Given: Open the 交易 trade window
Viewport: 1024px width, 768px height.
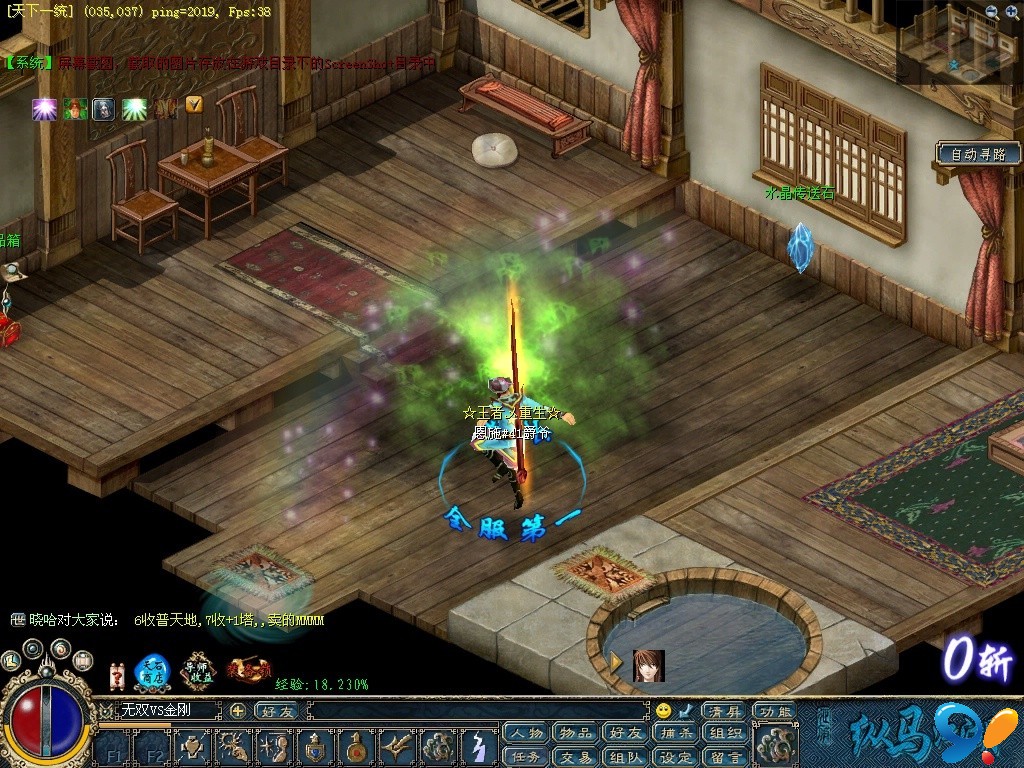Looking at the screenshot, I should click(575, 756).
